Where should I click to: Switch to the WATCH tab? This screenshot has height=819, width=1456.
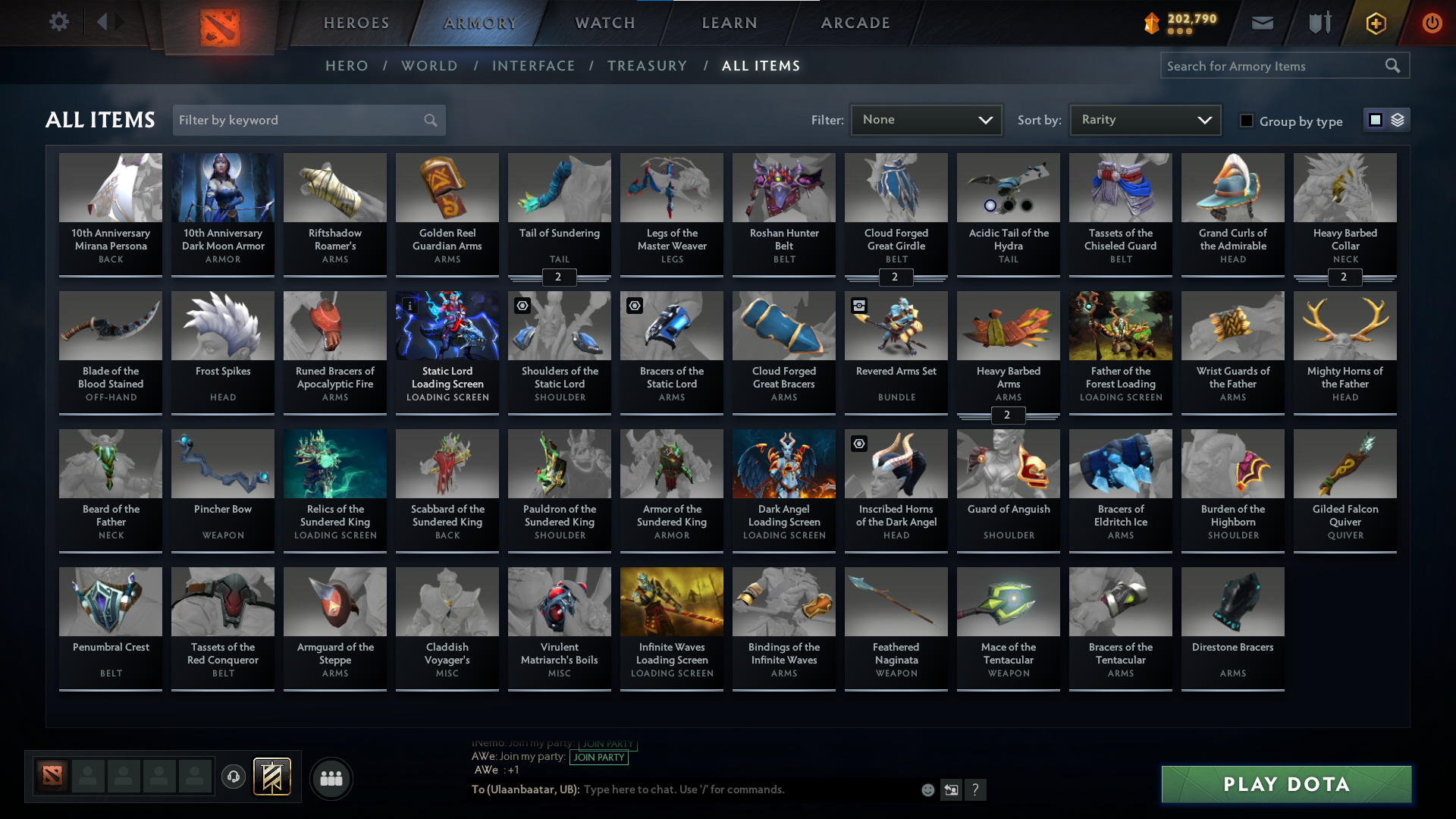604,23
